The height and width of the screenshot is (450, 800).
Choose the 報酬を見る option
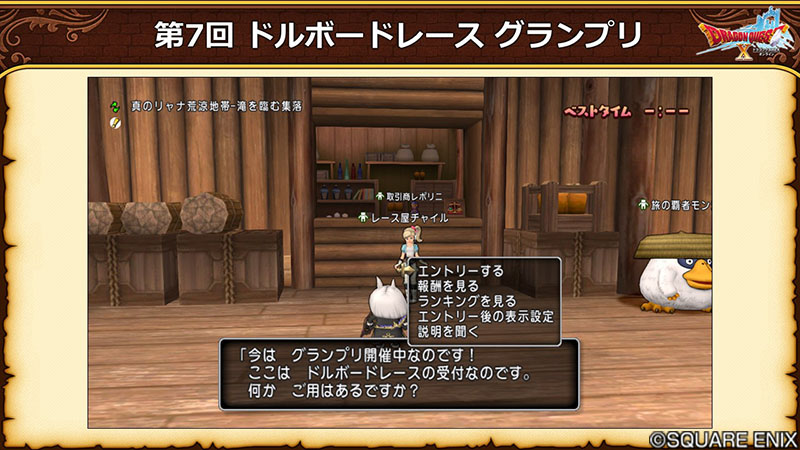click(x=445, y=285)
